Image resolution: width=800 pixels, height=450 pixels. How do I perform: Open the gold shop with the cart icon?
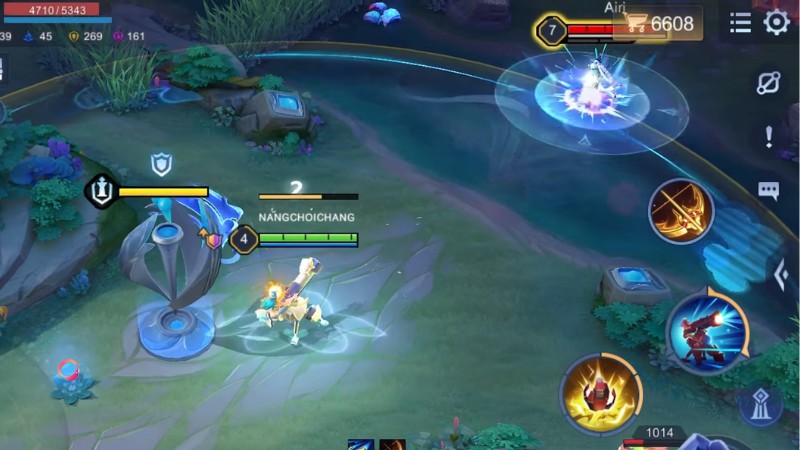click(658, 23)
